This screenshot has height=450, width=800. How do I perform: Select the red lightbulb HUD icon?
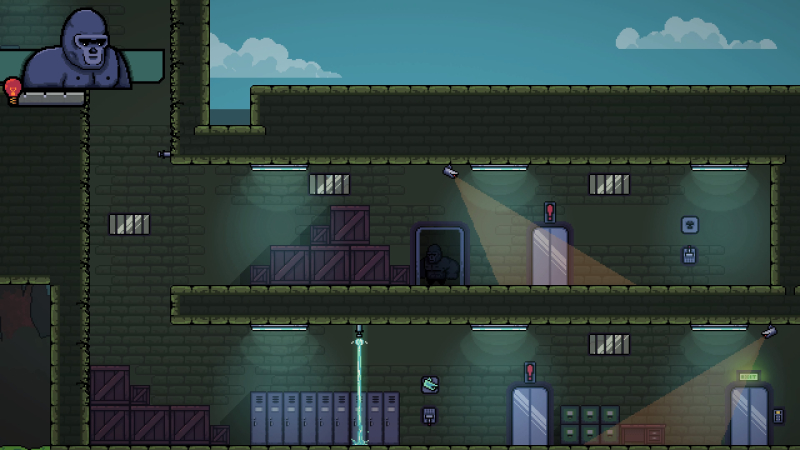(x=12, y=91)
